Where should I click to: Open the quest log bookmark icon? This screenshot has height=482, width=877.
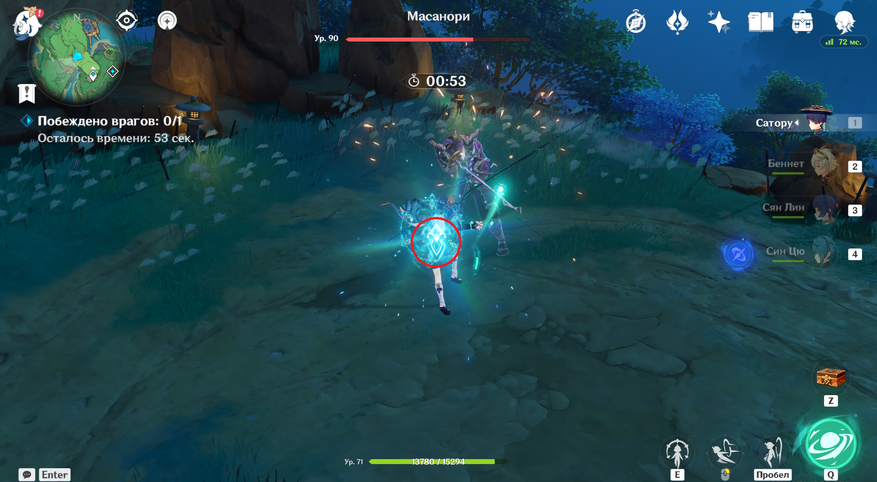pos(27,93)
